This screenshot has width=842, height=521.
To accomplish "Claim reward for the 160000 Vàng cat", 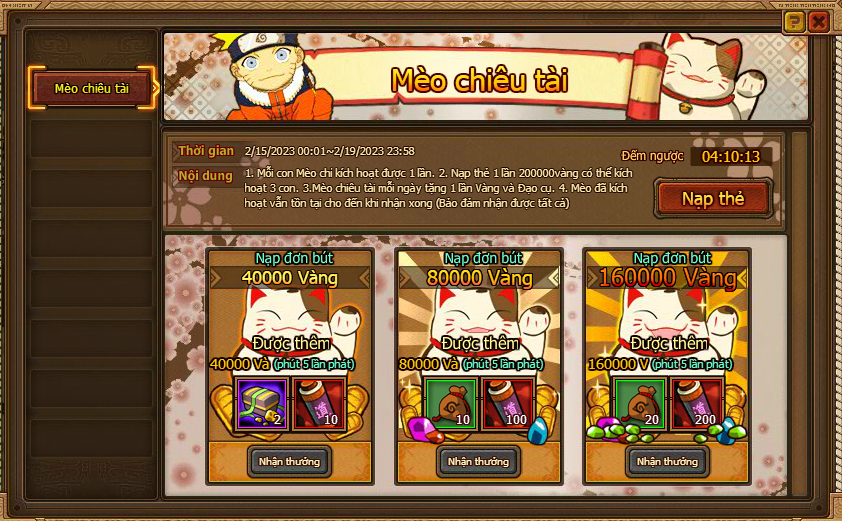I will click(667, 461).
